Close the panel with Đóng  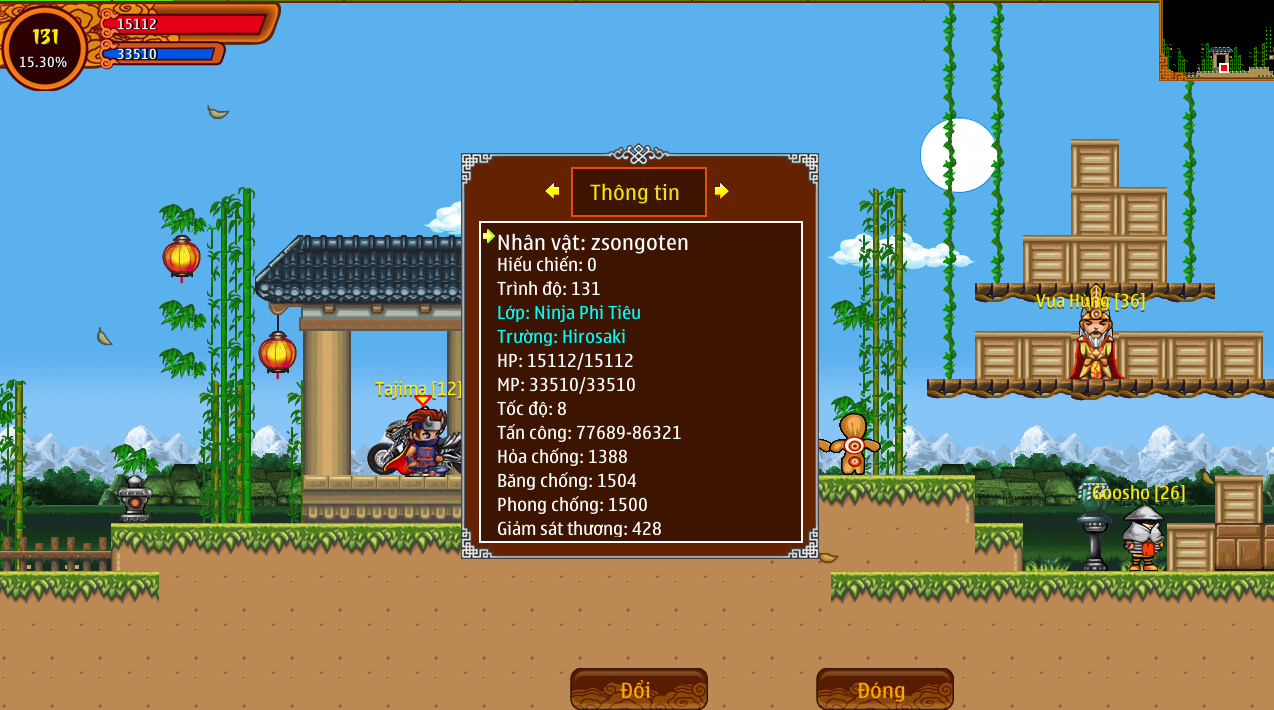click(x=884, y=689)
